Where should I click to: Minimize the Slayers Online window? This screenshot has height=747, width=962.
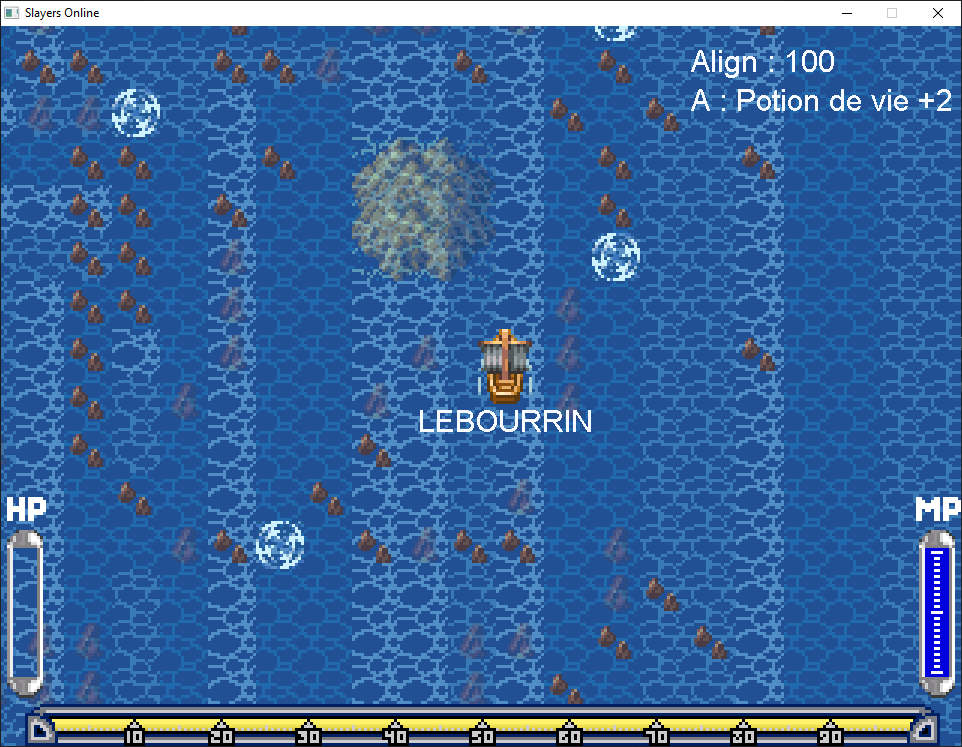[x=846, y=13]
